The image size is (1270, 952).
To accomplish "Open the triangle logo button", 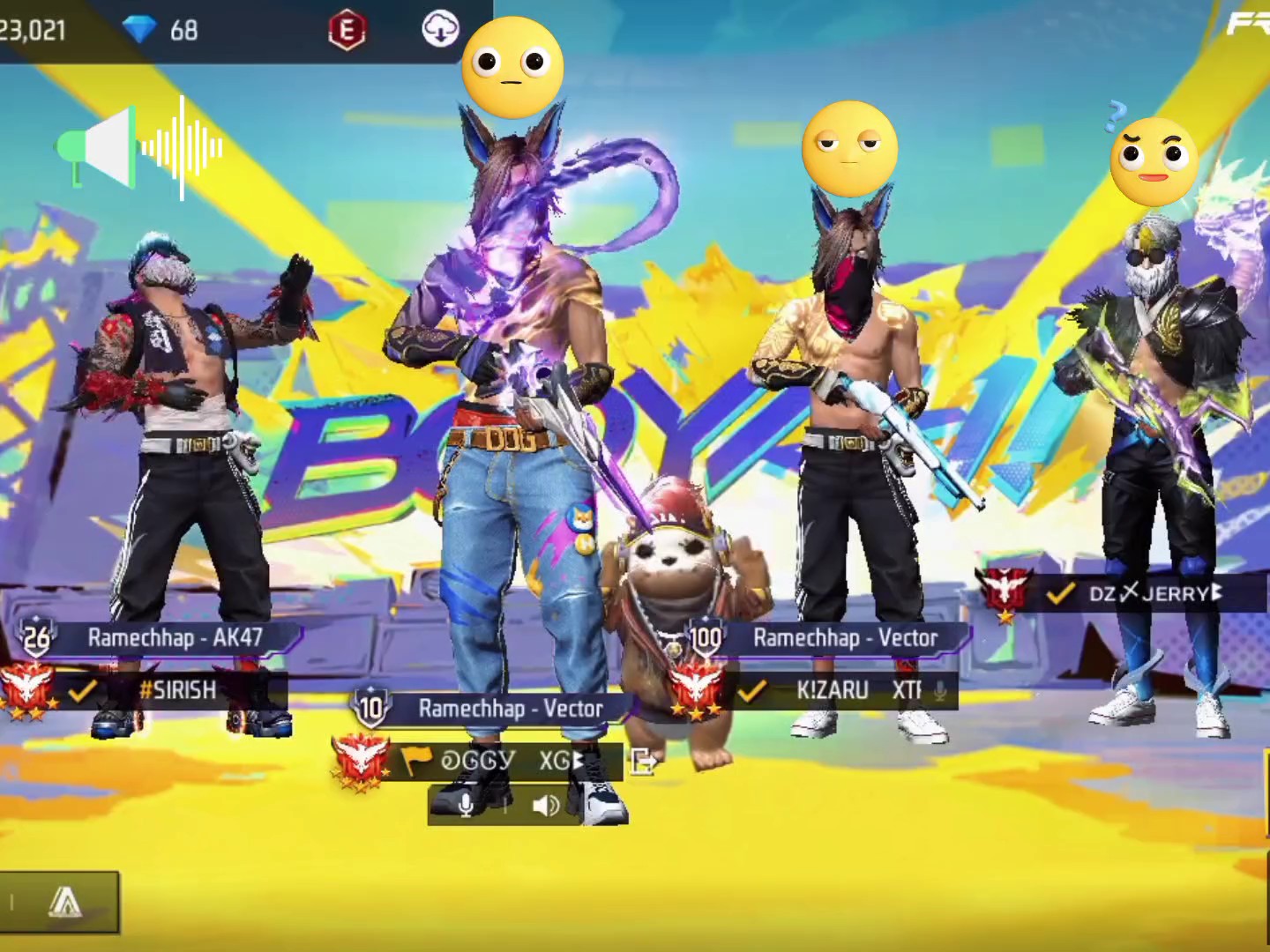I will click(63, 902).
